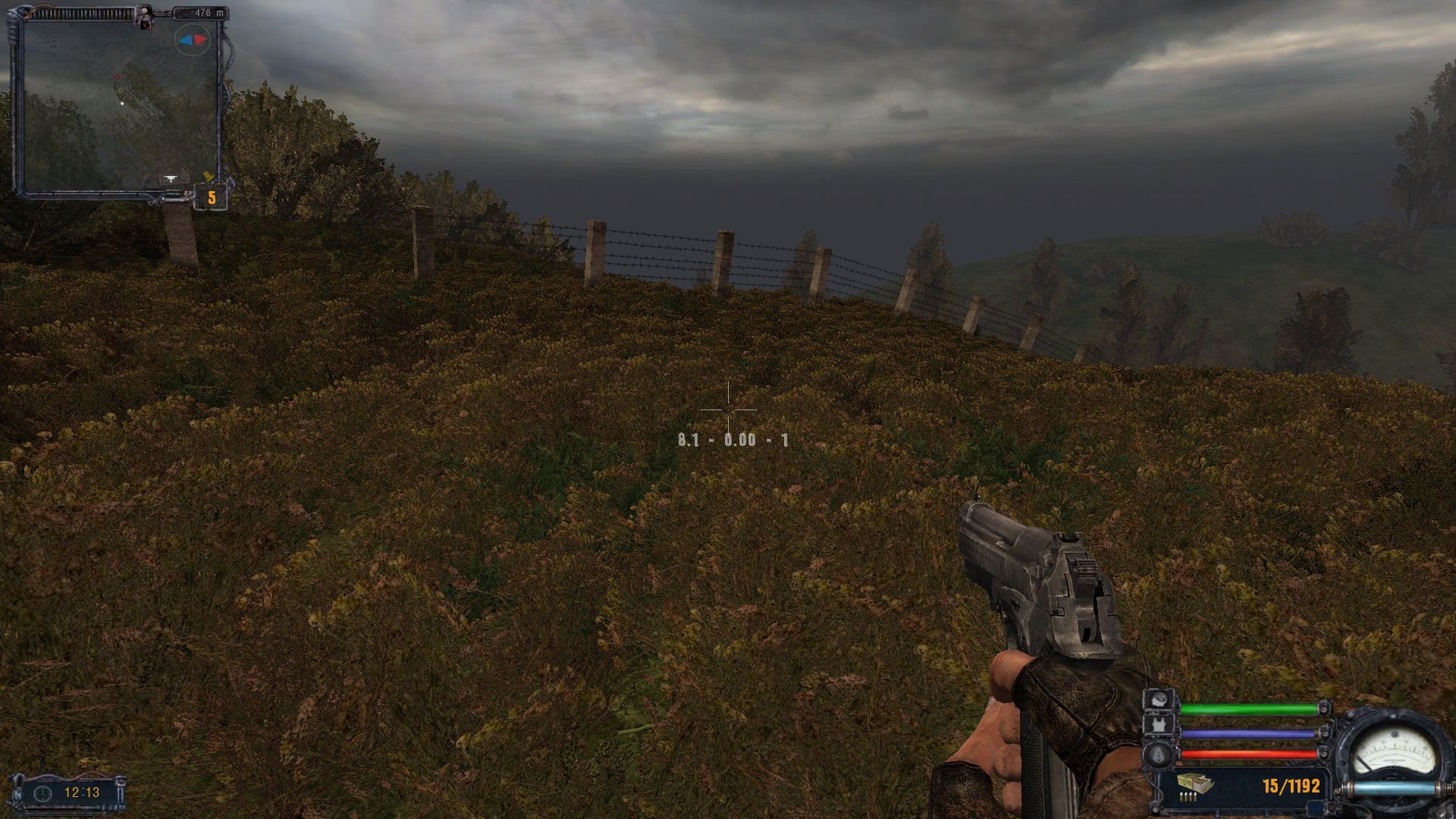Select the body armor vest icon
1456x819 pixels.
1159,726
